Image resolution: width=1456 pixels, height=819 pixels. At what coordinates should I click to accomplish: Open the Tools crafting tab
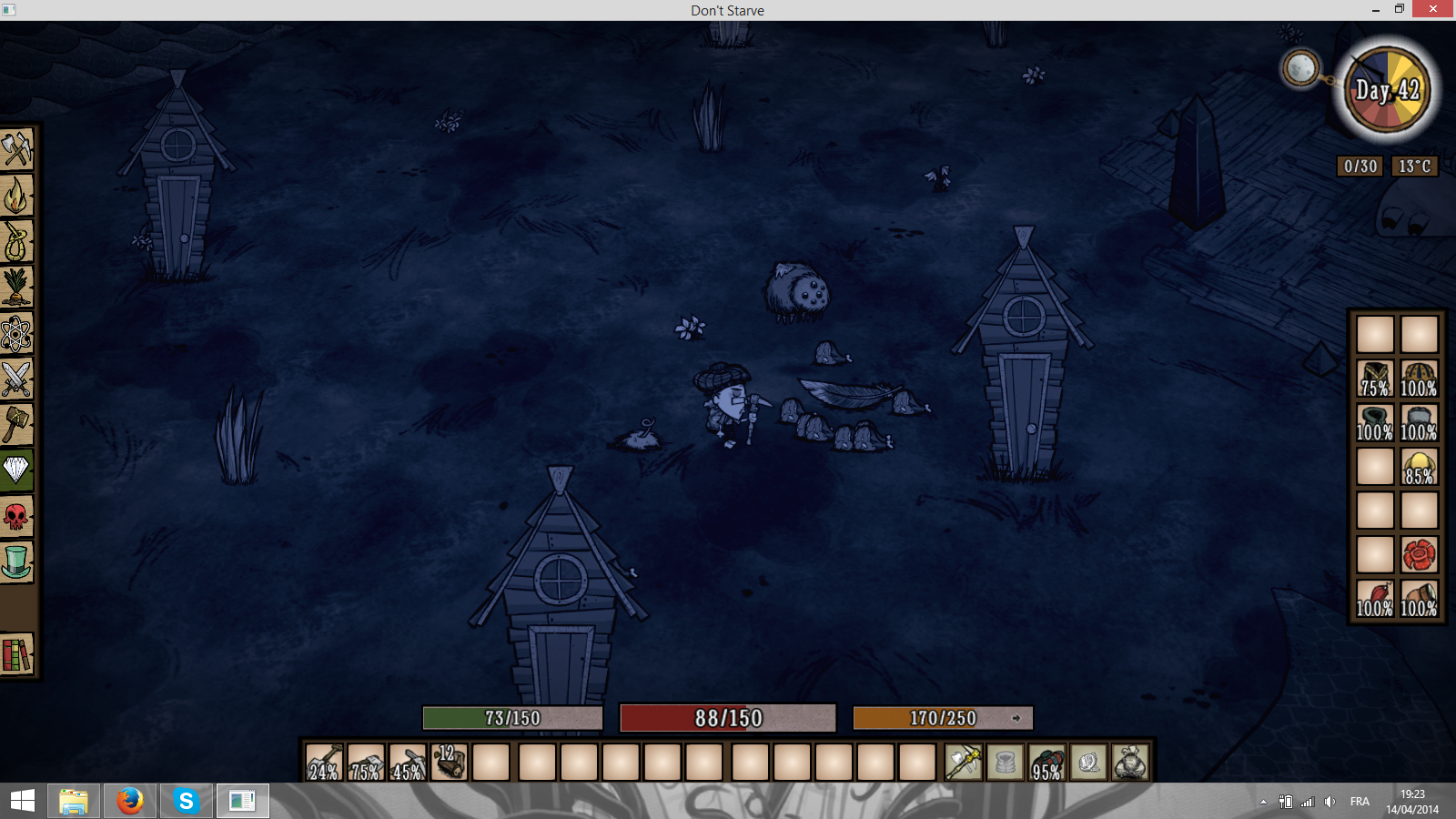point(16,149)
